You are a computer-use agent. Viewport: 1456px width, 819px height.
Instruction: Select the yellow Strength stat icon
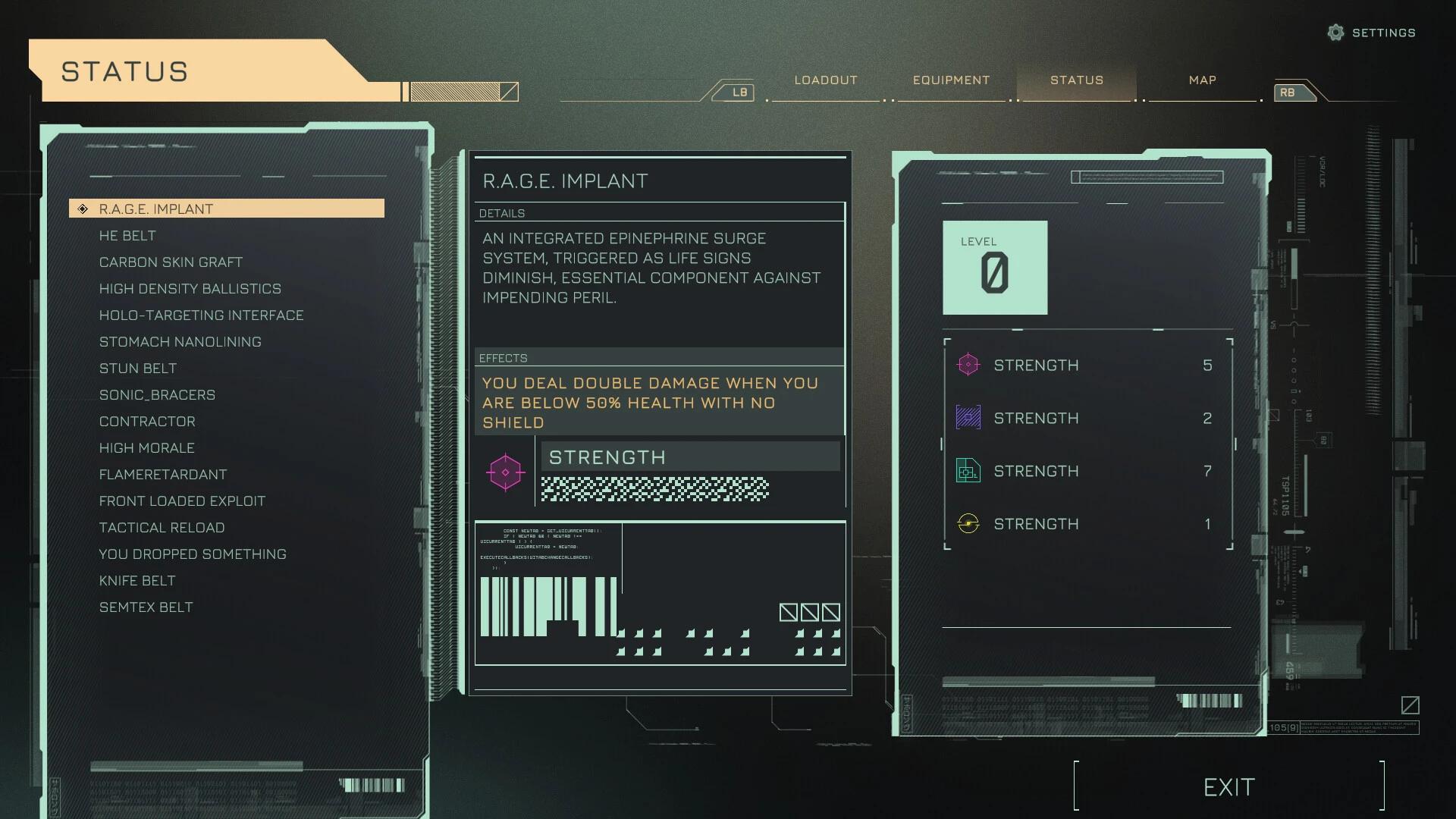click(x=970, y=523)
